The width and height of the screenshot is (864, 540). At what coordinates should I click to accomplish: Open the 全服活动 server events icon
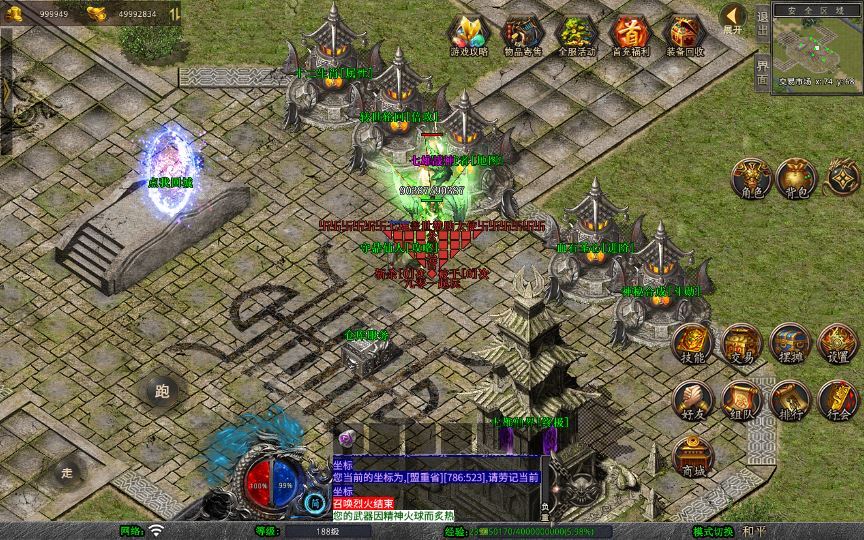[575, 34]
